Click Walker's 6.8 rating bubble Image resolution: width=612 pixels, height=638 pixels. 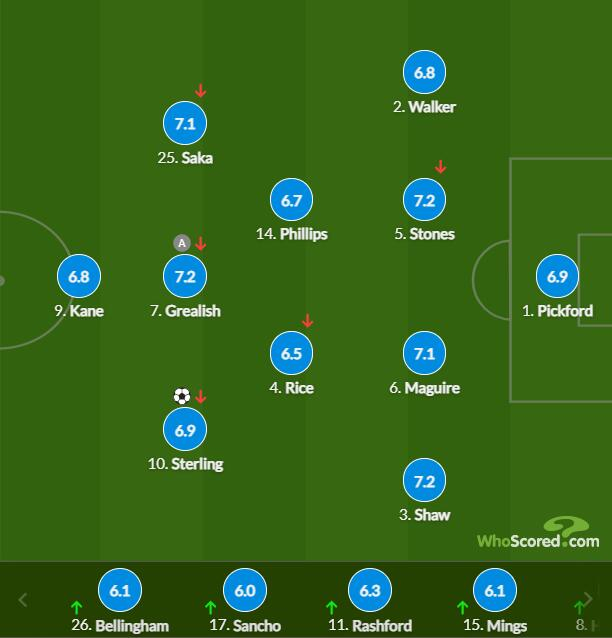424,73
